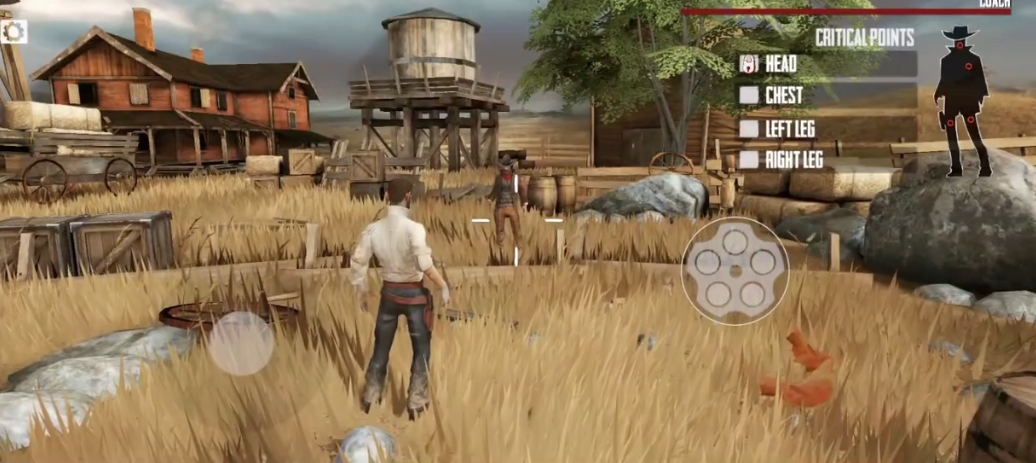Click the enemy silhouette target diagram
Image resolution: width=1036 pixels, height=463 pixels.
point(962,100)
